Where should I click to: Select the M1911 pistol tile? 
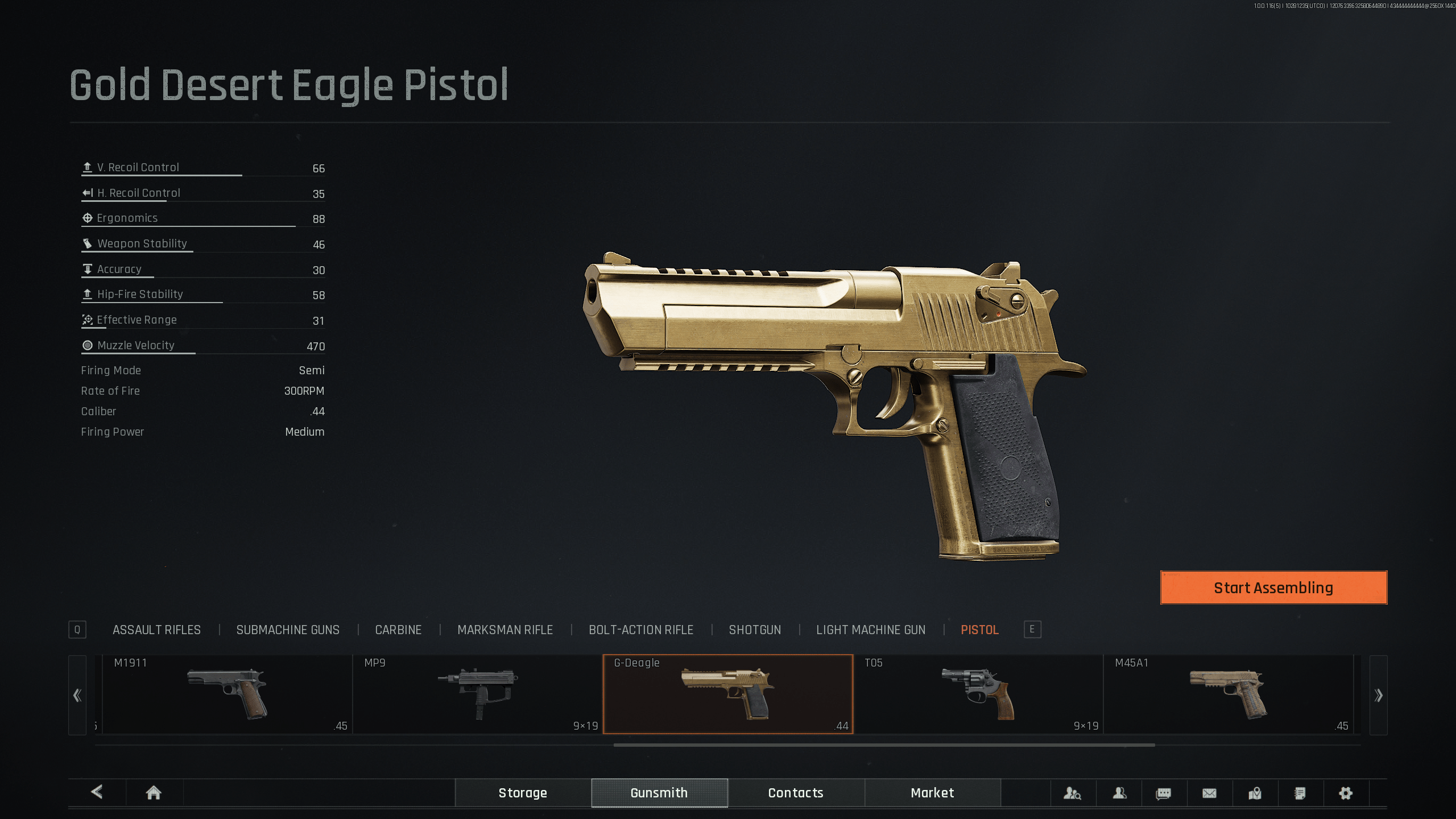227,694
